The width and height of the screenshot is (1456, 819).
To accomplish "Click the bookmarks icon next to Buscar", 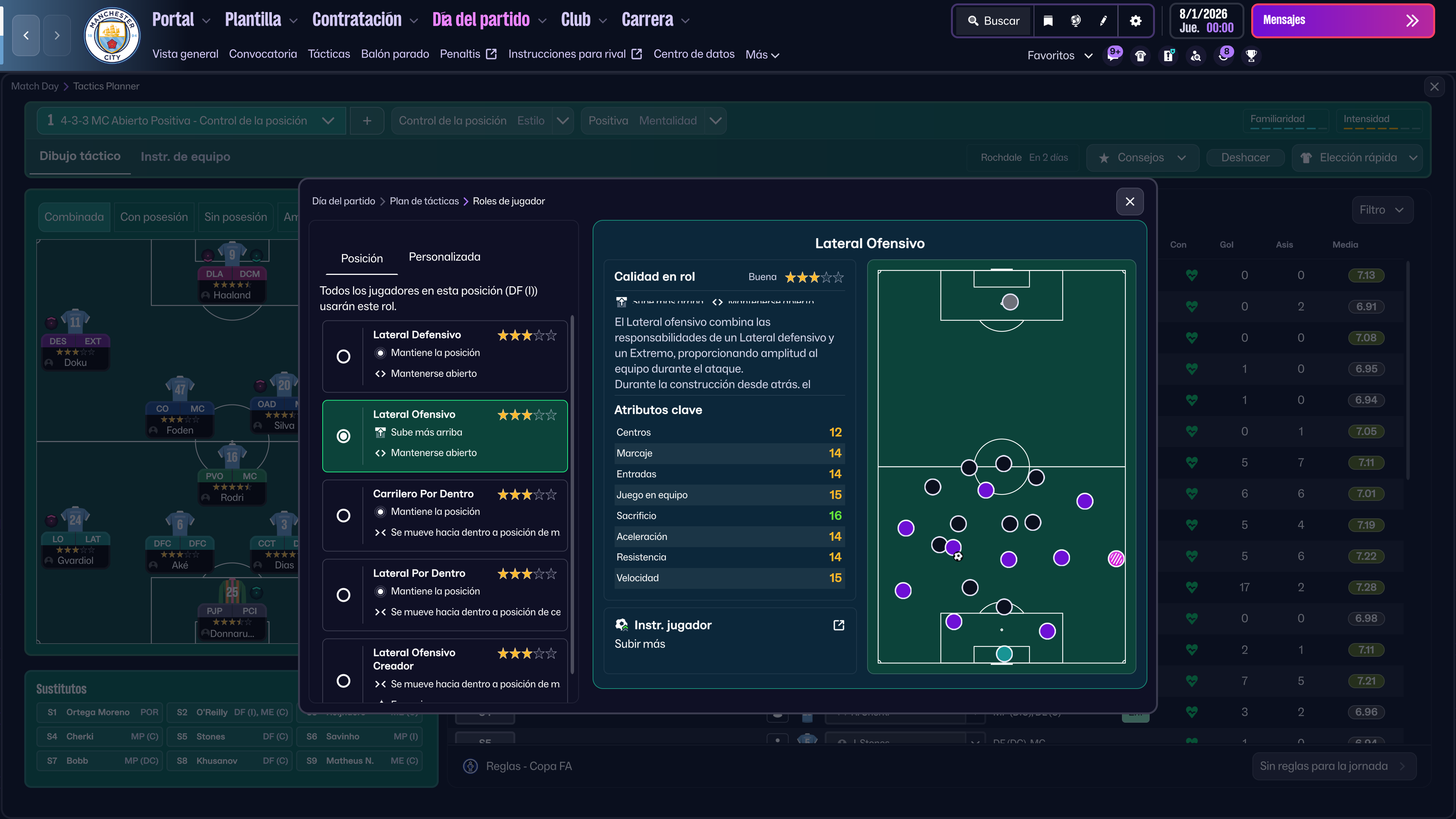I will click(x=1048, y=20).
